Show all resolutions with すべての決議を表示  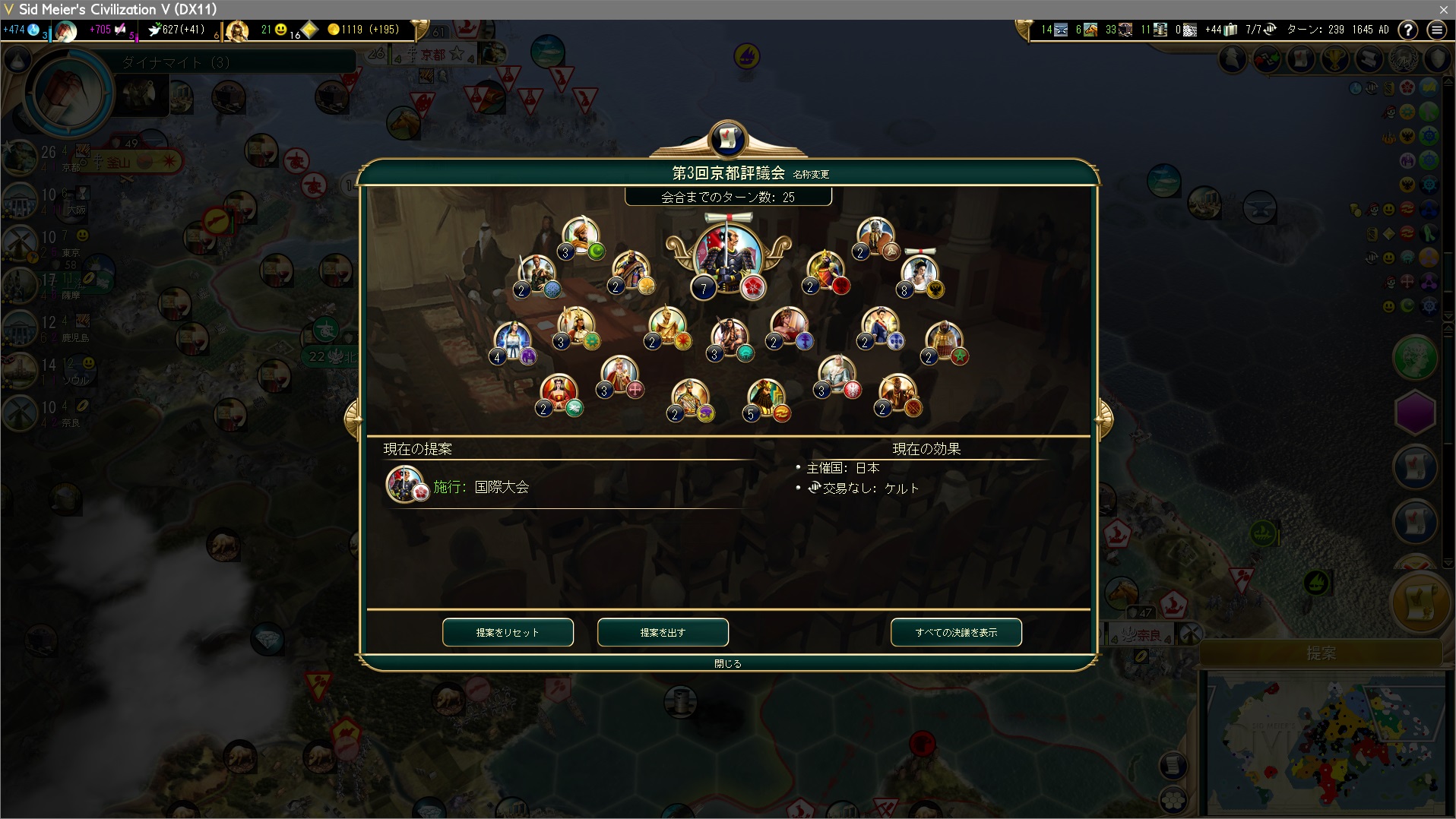pos(956,632)
